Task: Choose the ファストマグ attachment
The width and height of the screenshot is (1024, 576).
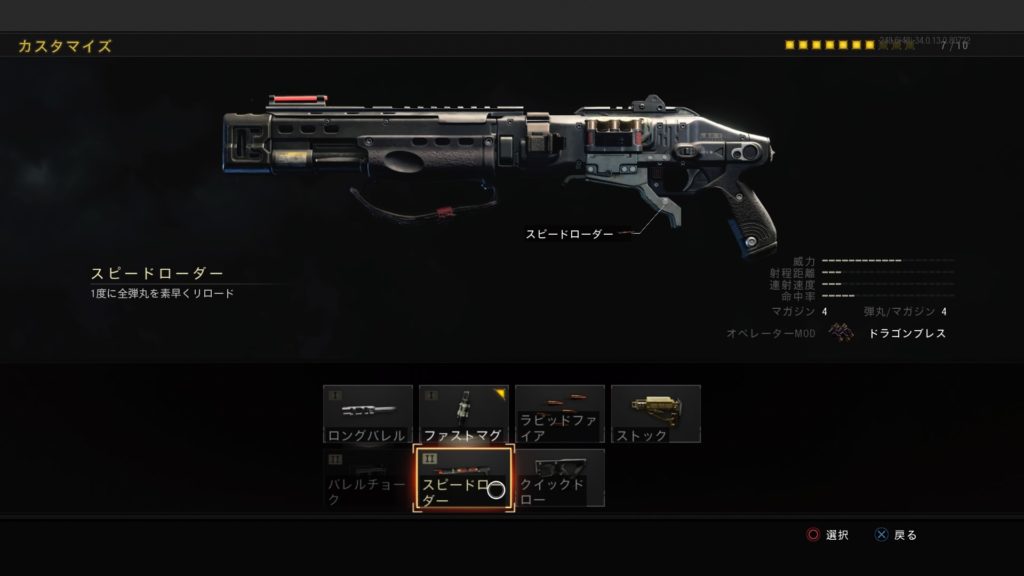Action: [x=463, y=414]
